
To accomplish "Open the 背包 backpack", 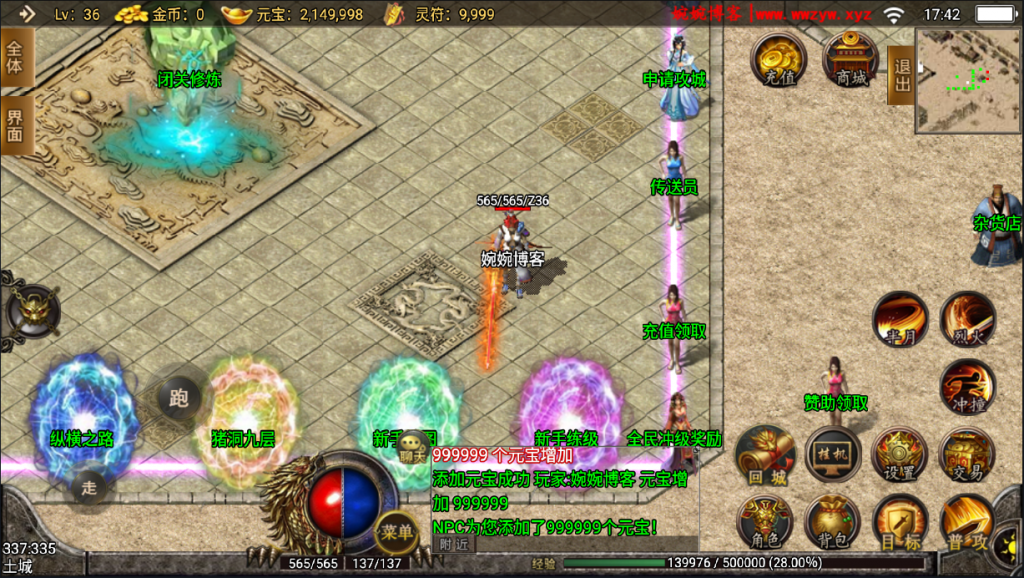I will (x=833, y=522).
